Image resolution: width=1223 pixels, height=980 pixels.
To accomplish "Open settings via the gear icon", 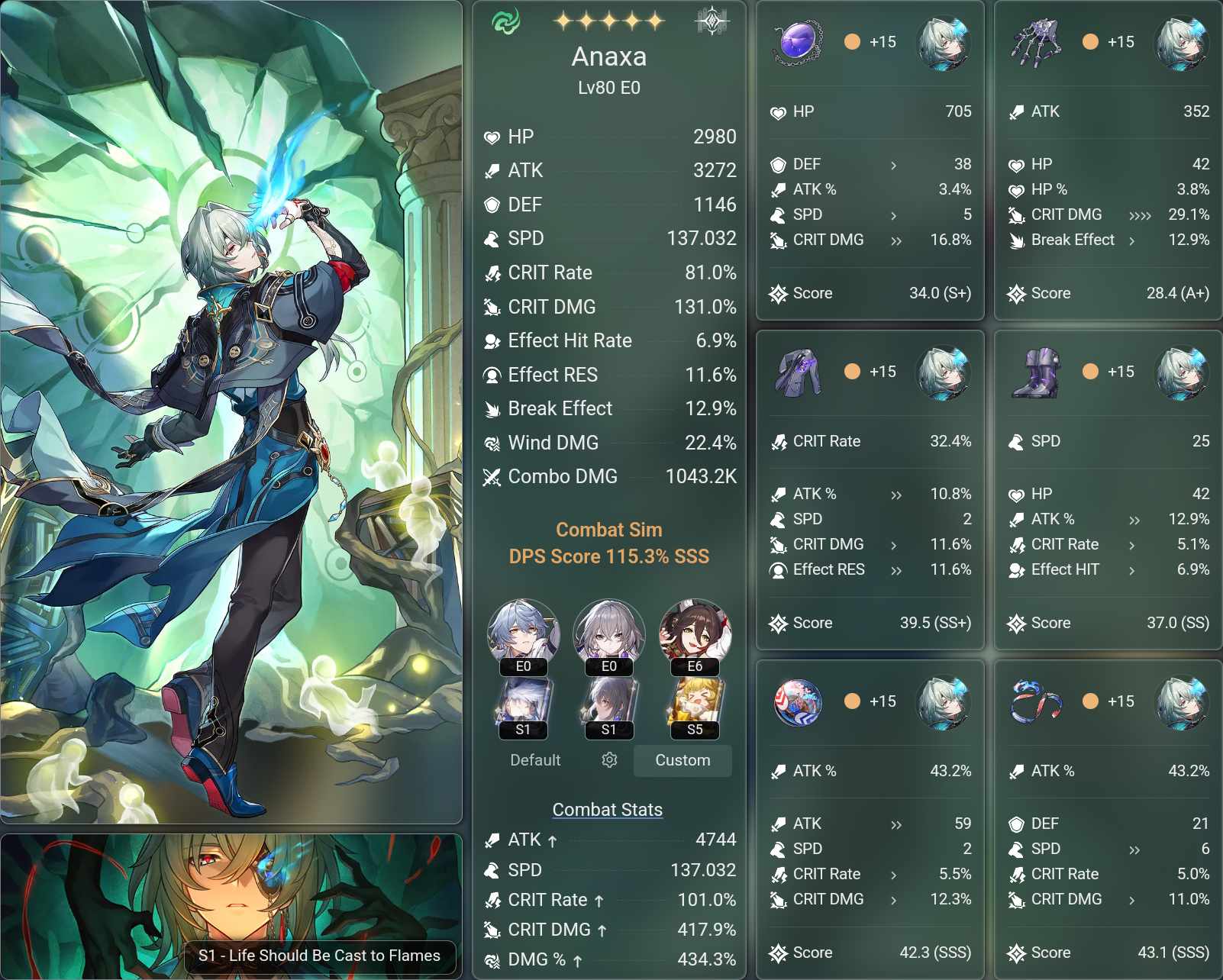I will coord(608,761).
